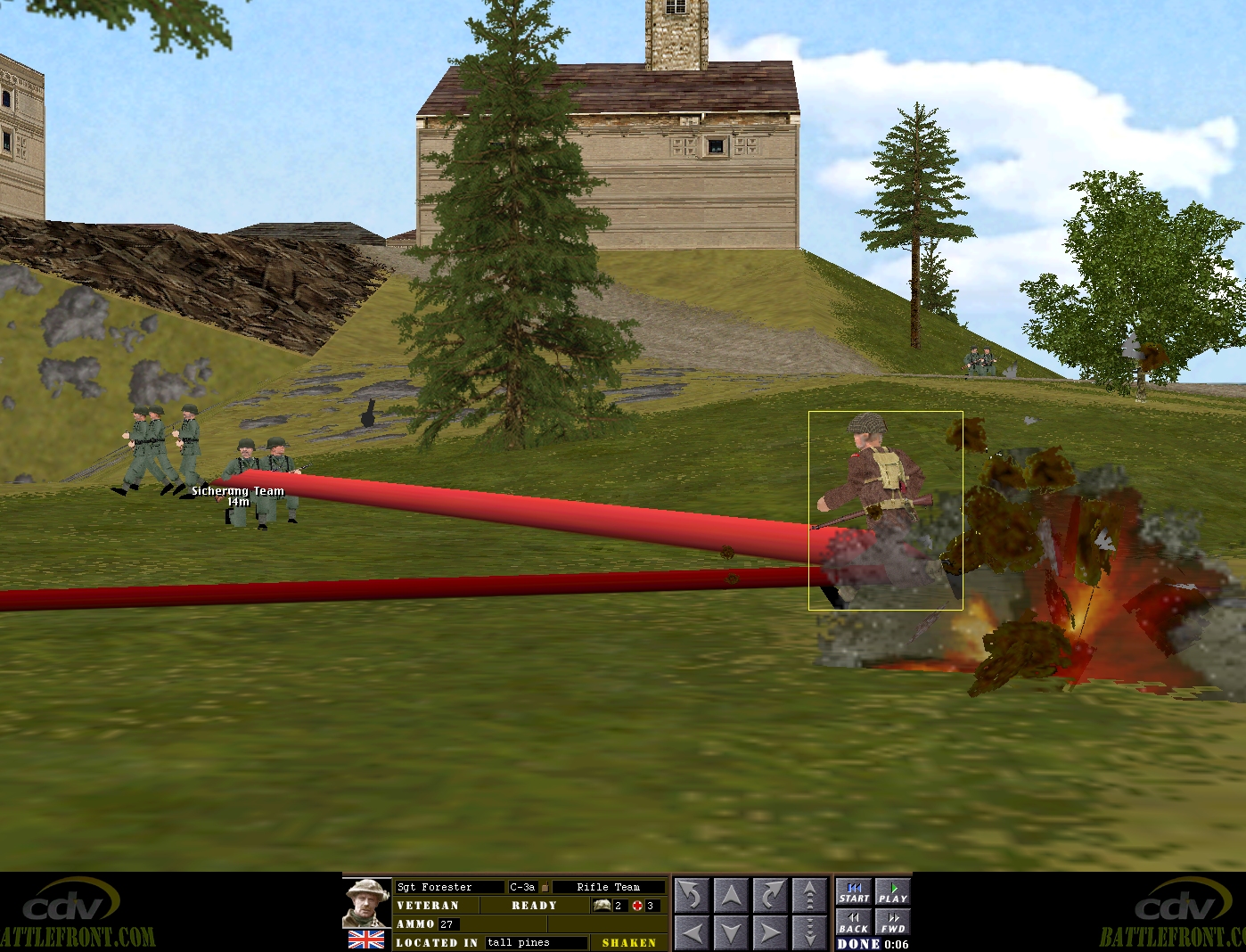Rotate camera with the curved right arrow

769,895
